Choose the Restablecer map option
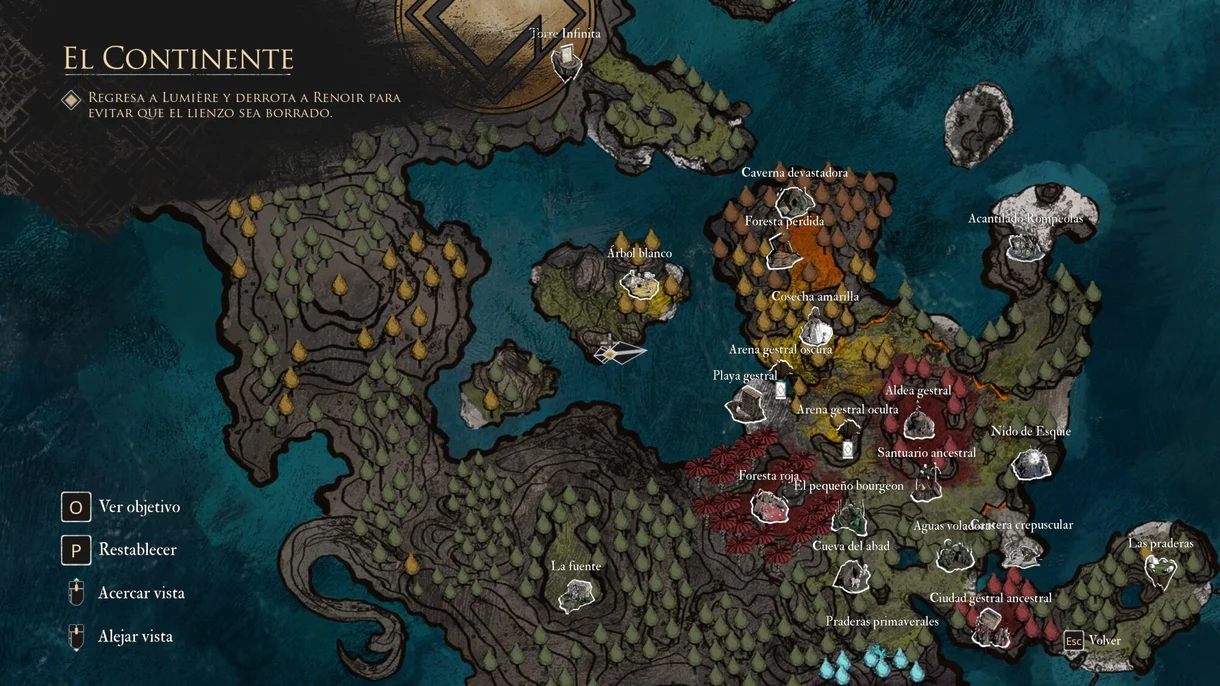The width and height of the screenshot is (1220, 686). tap(76, 550)
